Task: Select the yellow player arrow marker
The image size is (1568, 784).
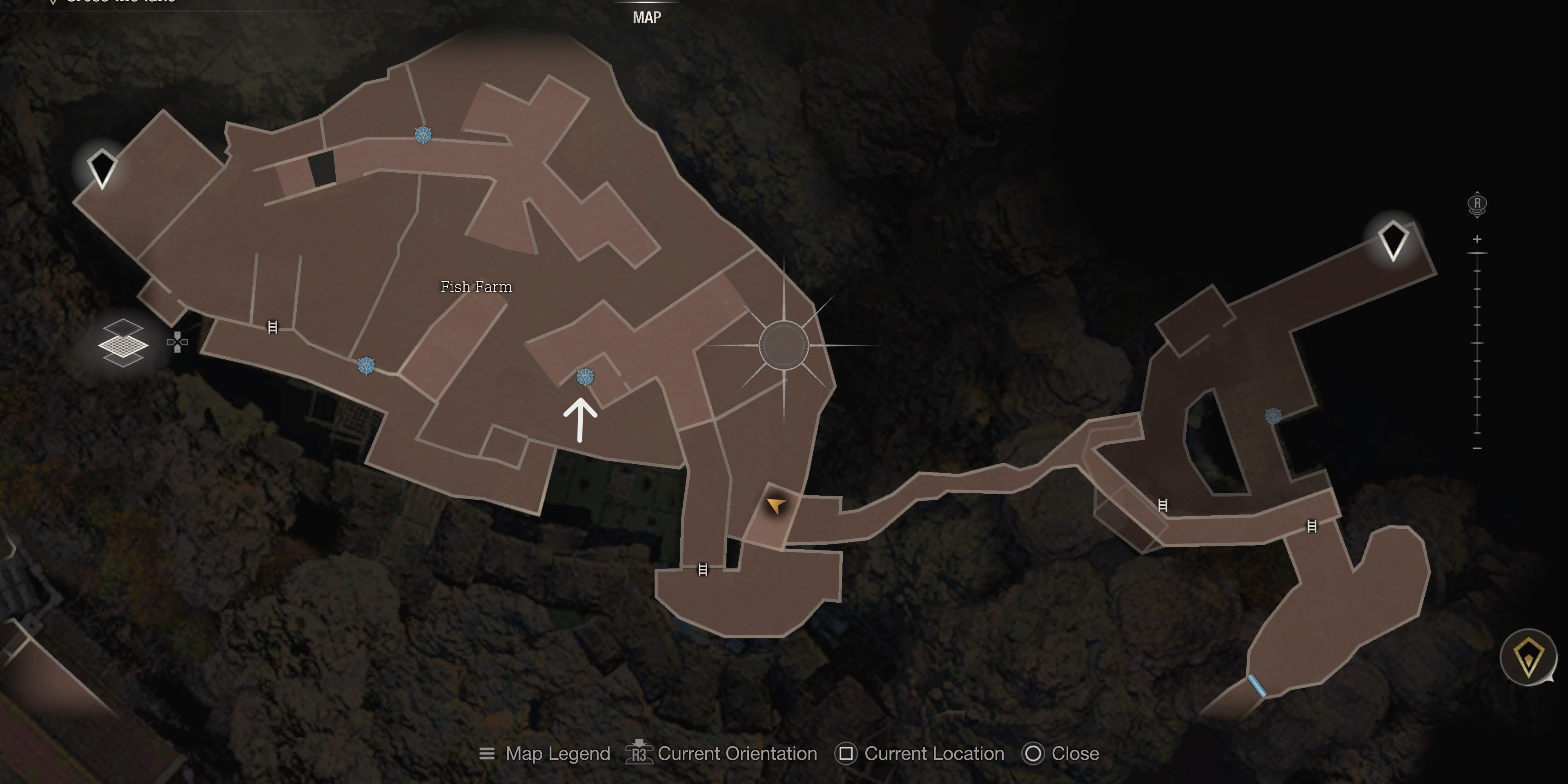Action: point(775,505)
